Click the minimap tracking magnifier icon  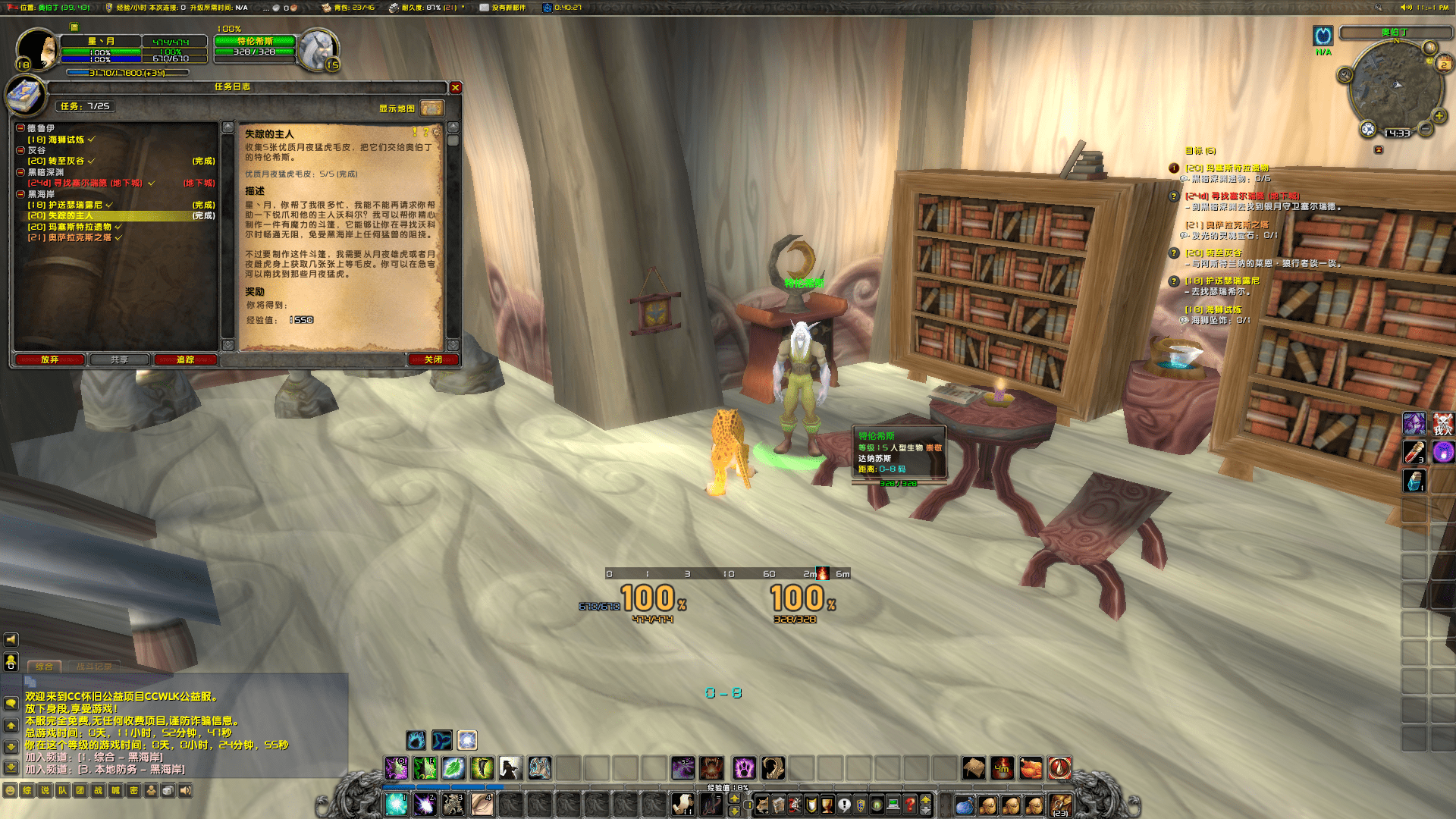pyautogui.click(x=1345, y=74)
